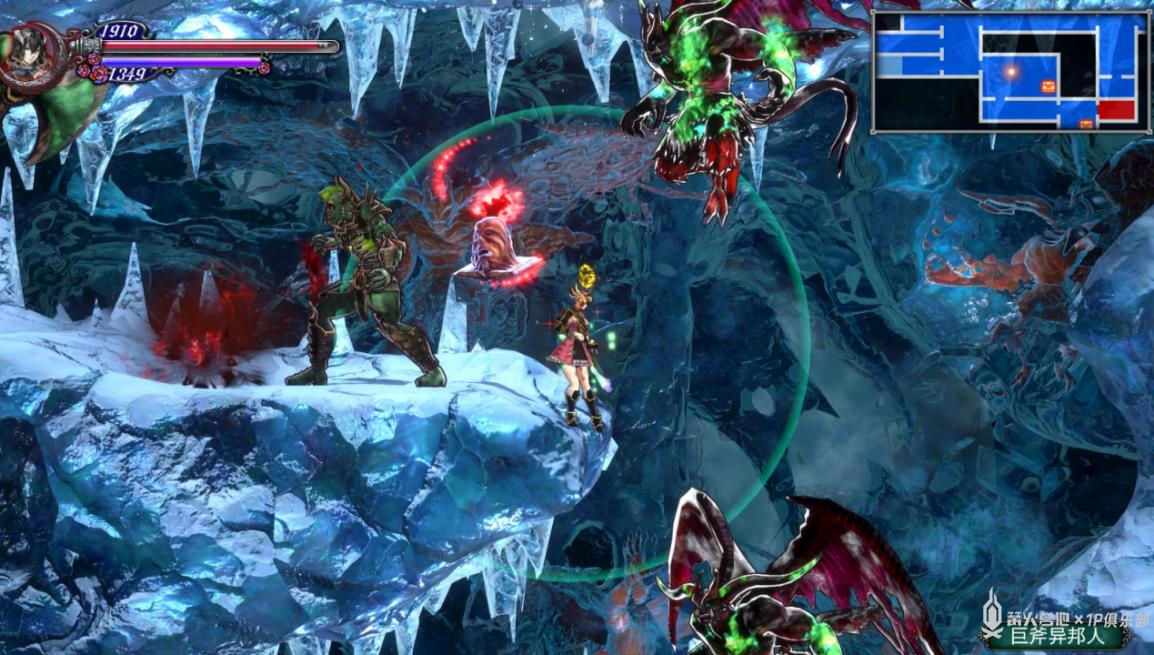Select the orange chest marker nearest the player dot
The height and width of the screenshot is (655, 1154).
coord(1048,86)
